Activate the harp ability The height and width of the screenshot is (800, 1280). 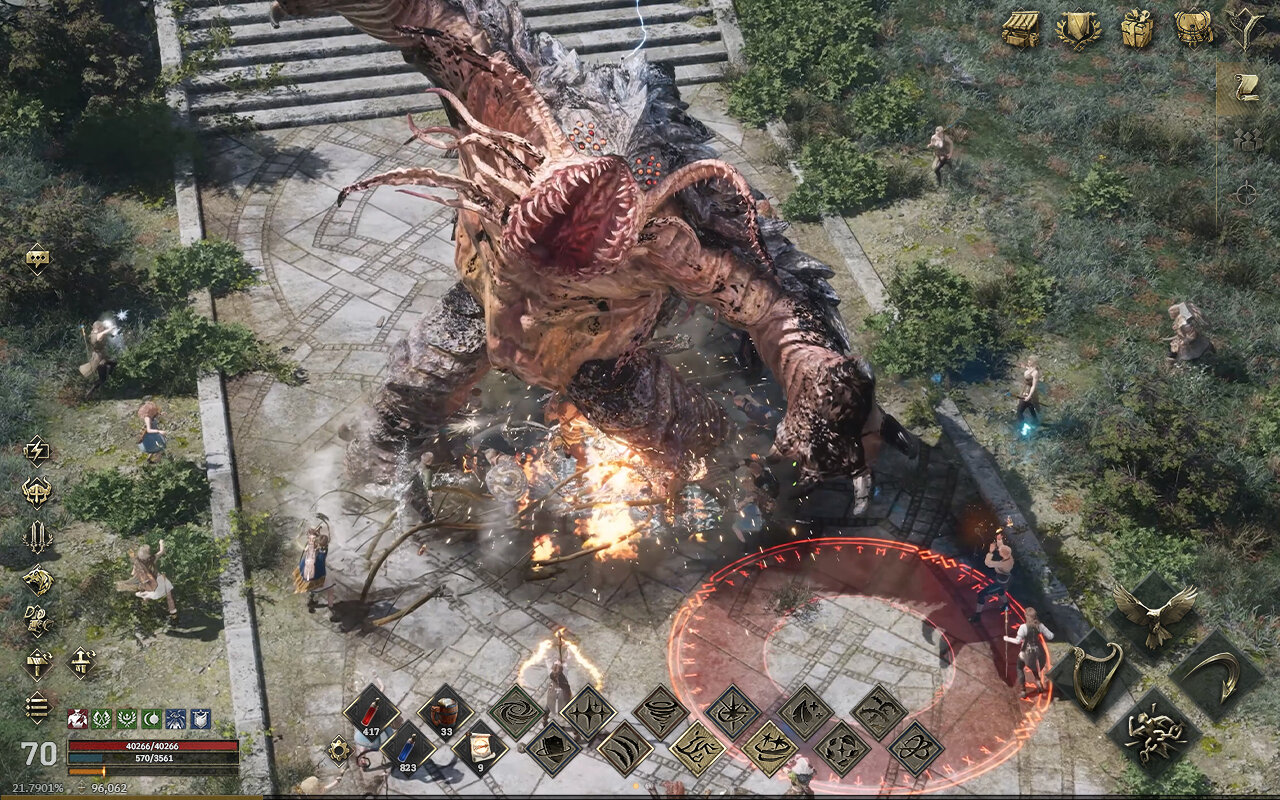(x=1097, y=675)
